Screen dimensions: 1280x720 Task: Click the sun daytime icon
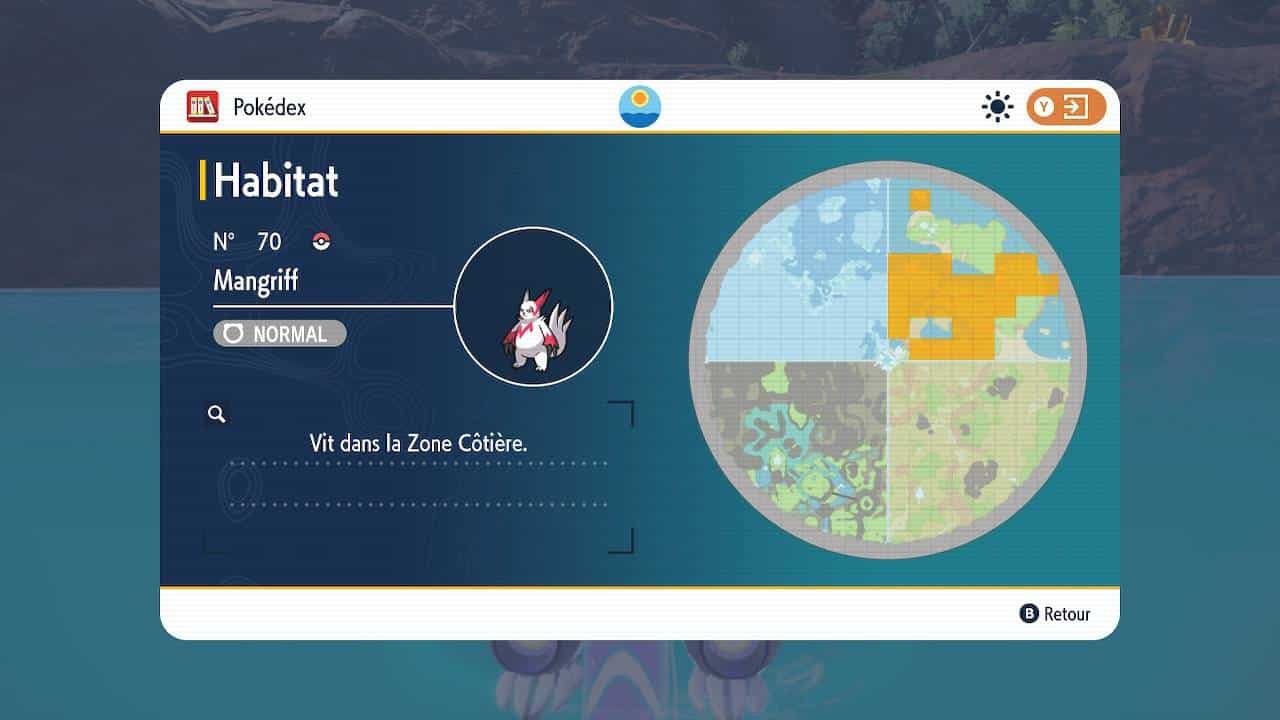click(x=997, y=107)
